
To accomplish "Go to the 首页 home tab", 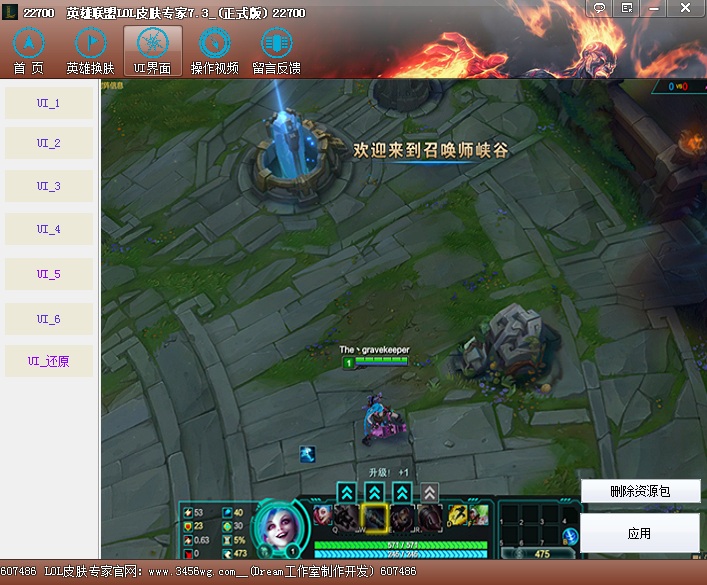I will click(x=28, y=52).
